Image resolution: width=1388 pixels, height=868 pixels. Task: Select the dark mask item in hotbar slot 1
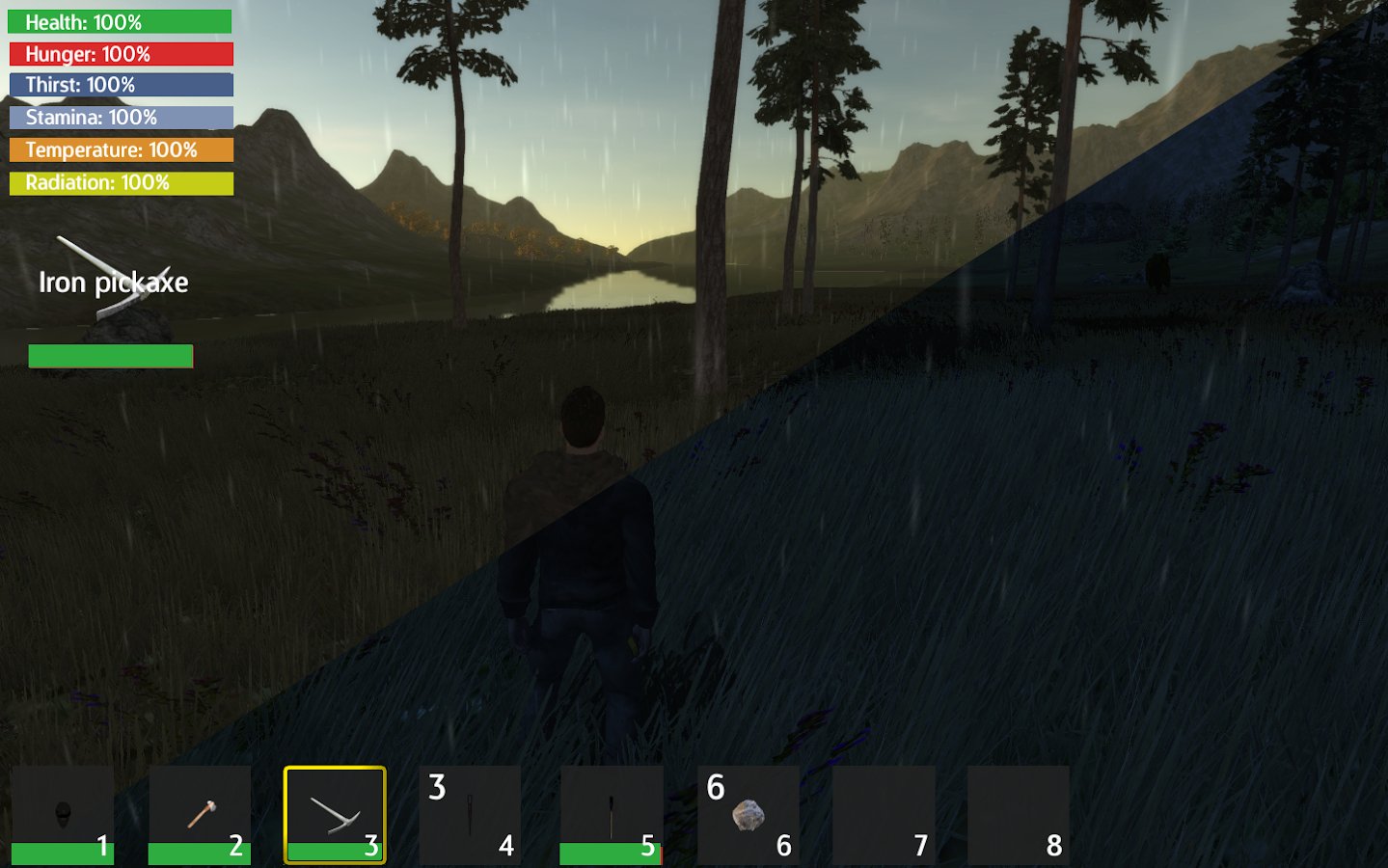63,815
